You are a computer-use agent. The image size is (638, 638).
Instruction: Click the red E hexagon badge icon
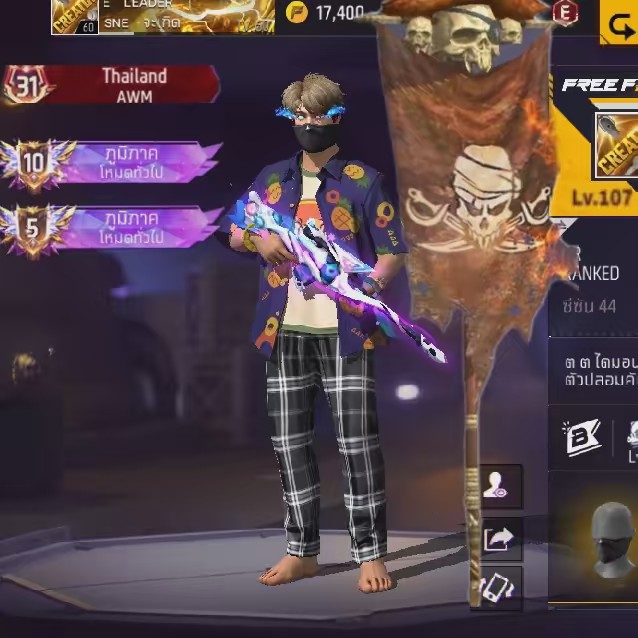click(x=565, y=12)
